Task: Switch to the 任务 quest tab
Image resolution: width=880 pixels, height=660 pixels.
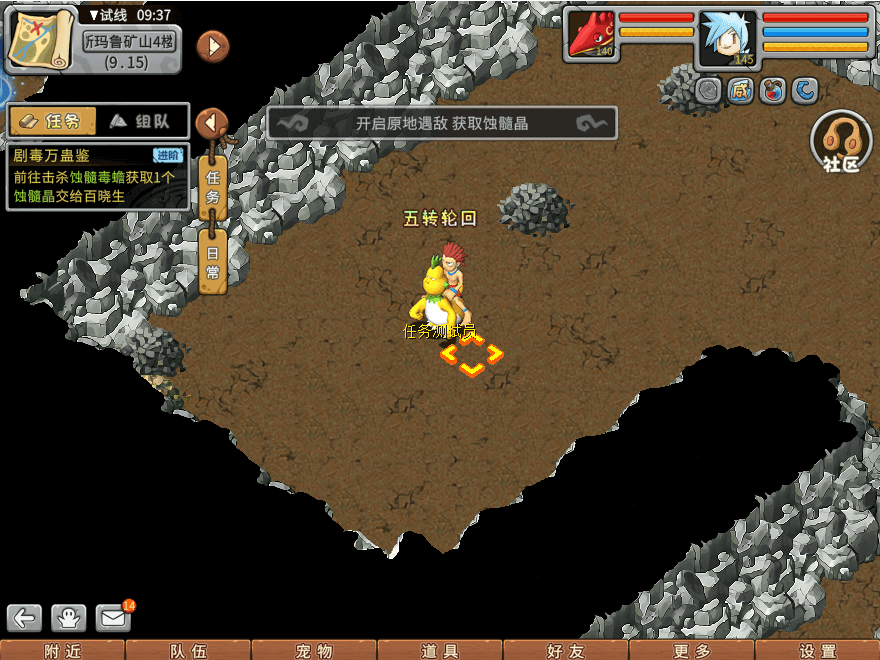Action: click(x=53, y=121)
